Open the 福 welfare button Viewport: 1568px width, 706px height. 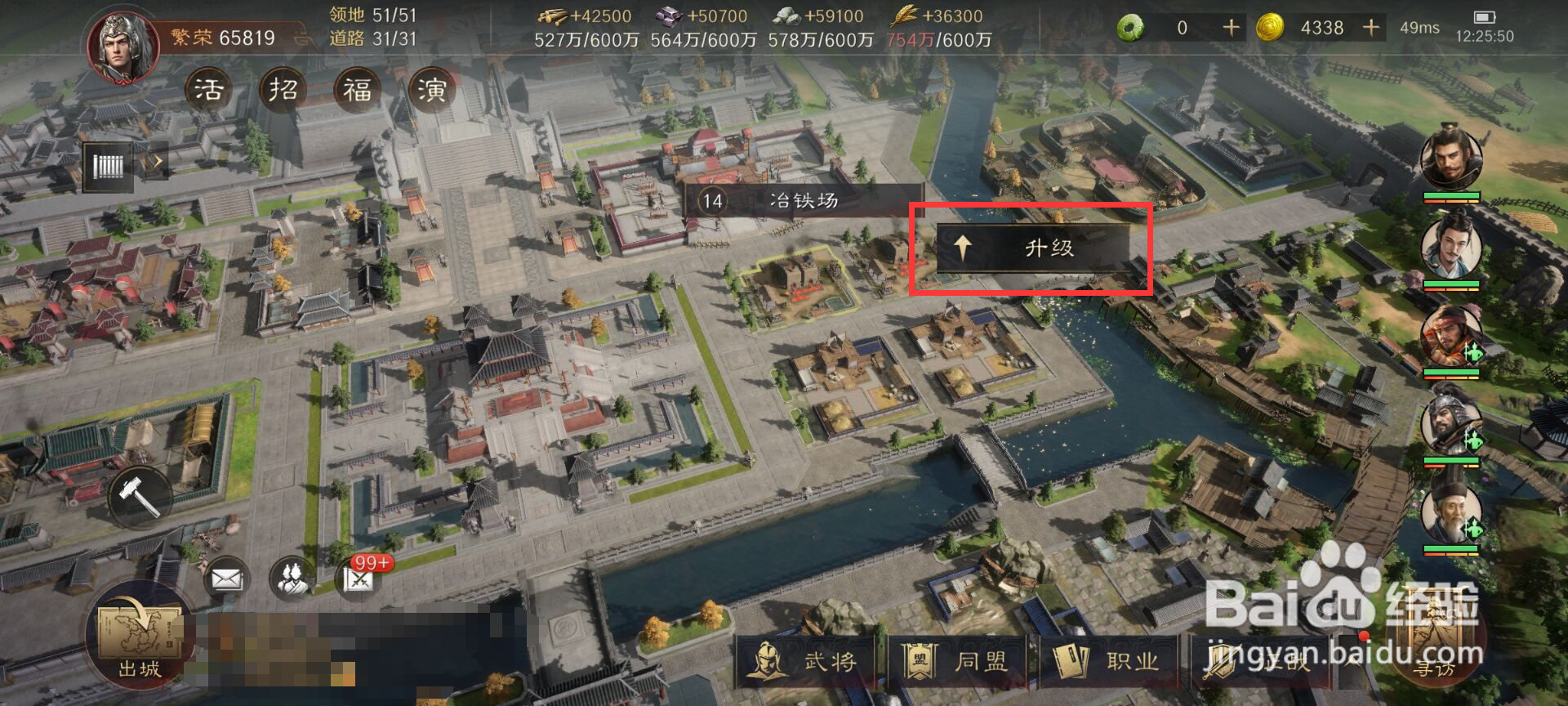pyautogui.click(x=357, y=89)
